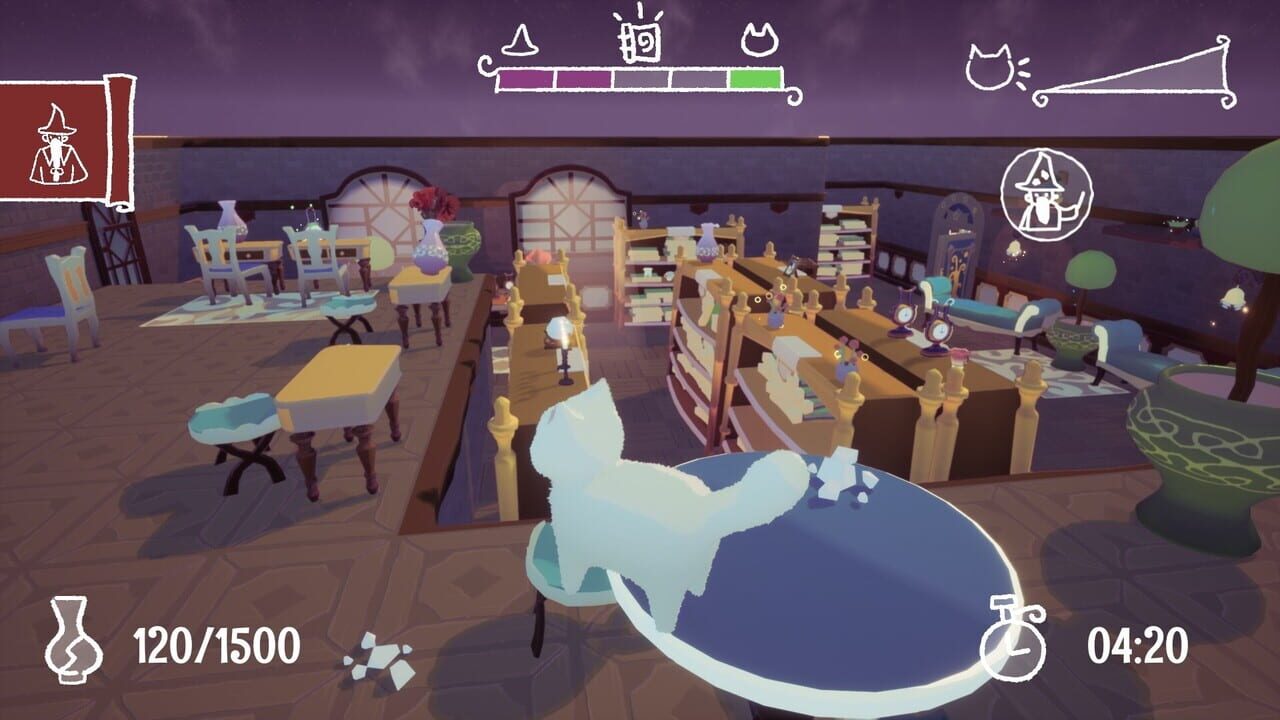Image resolution: width=1280 pixels, height=720 pixels.
Task: Toggle the green segment of the progress bar
Action: tap(753, 78)
